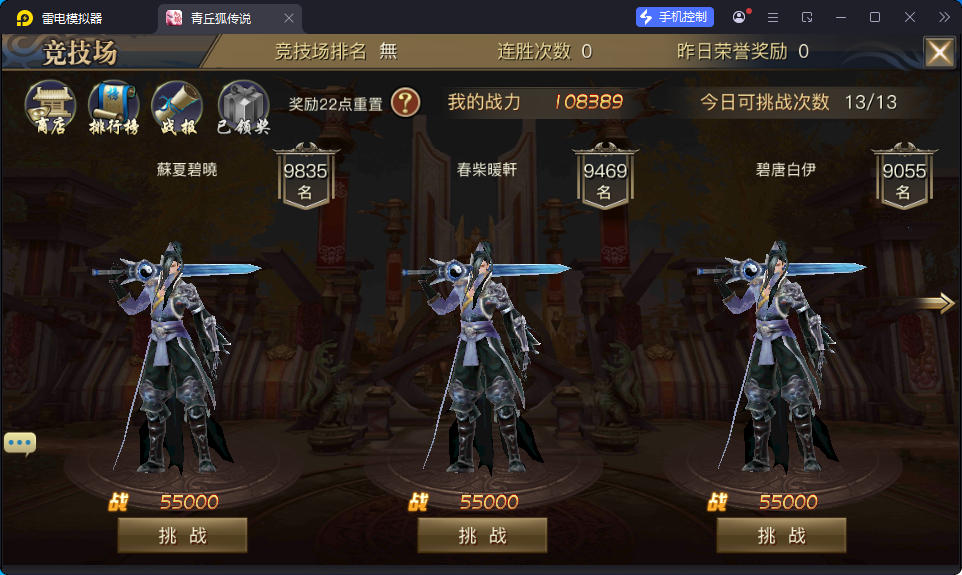
Task: Open the 商店 shop icon
Action: [50, 107]
